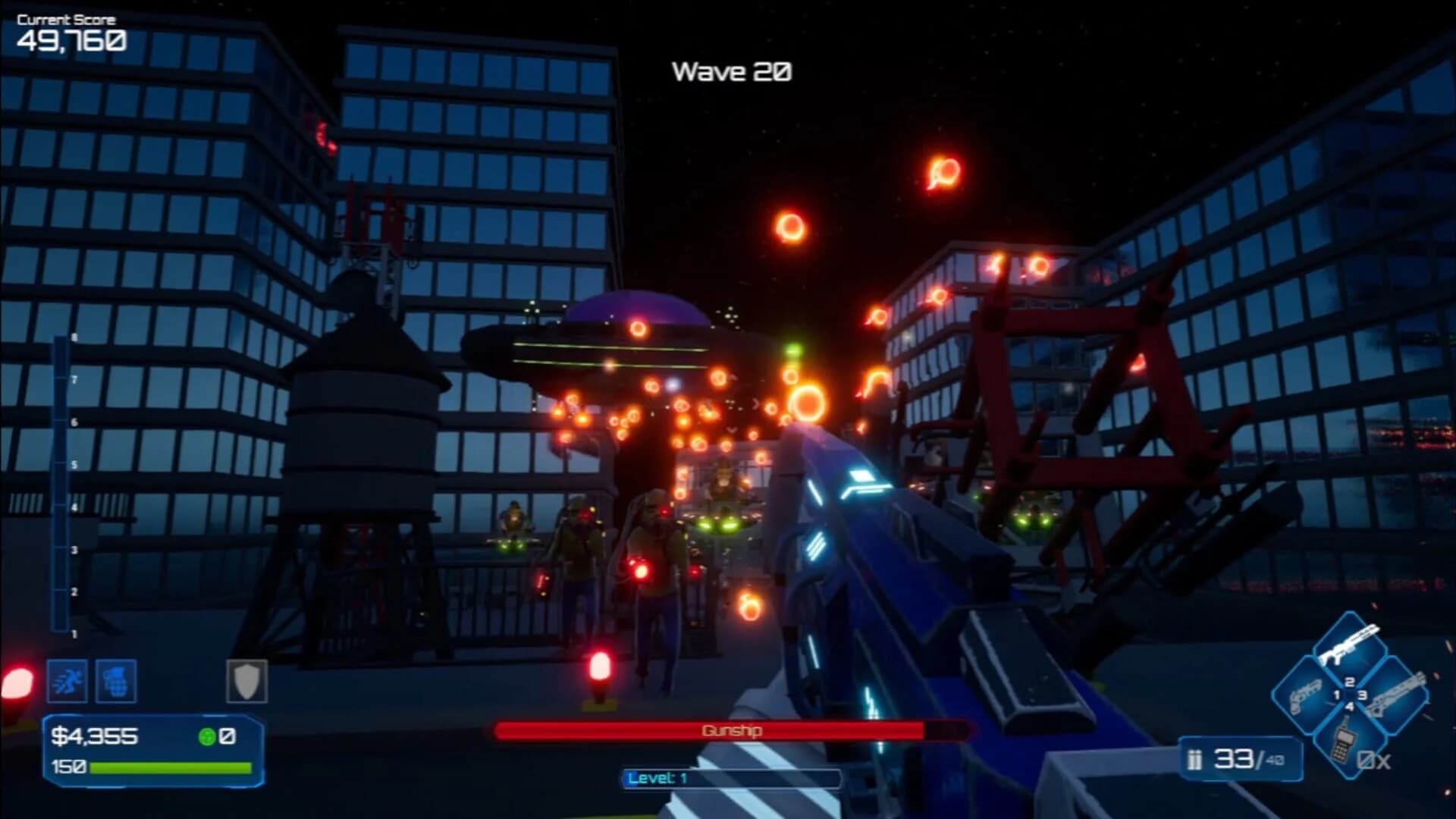The image size is (1456, 819).
Task: Select the sprint ability icon
Action: (x=67, y=680)
